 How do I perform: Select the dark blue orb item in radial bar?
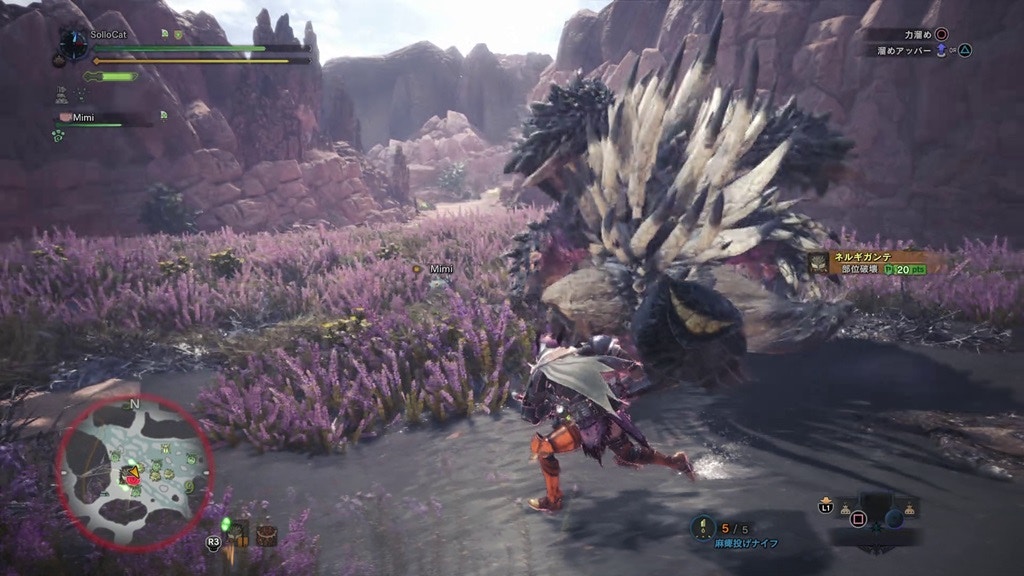pyautogui.click(x=894, y=518)
